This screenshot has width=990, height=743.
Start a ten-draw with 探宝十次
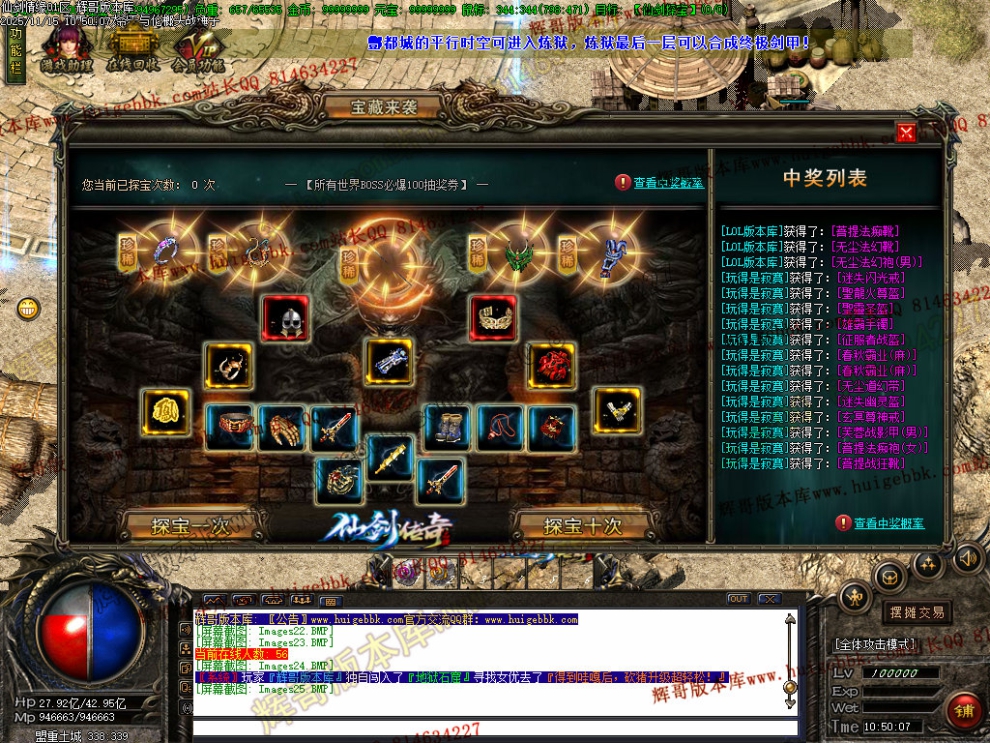click(x=583, y=525)
